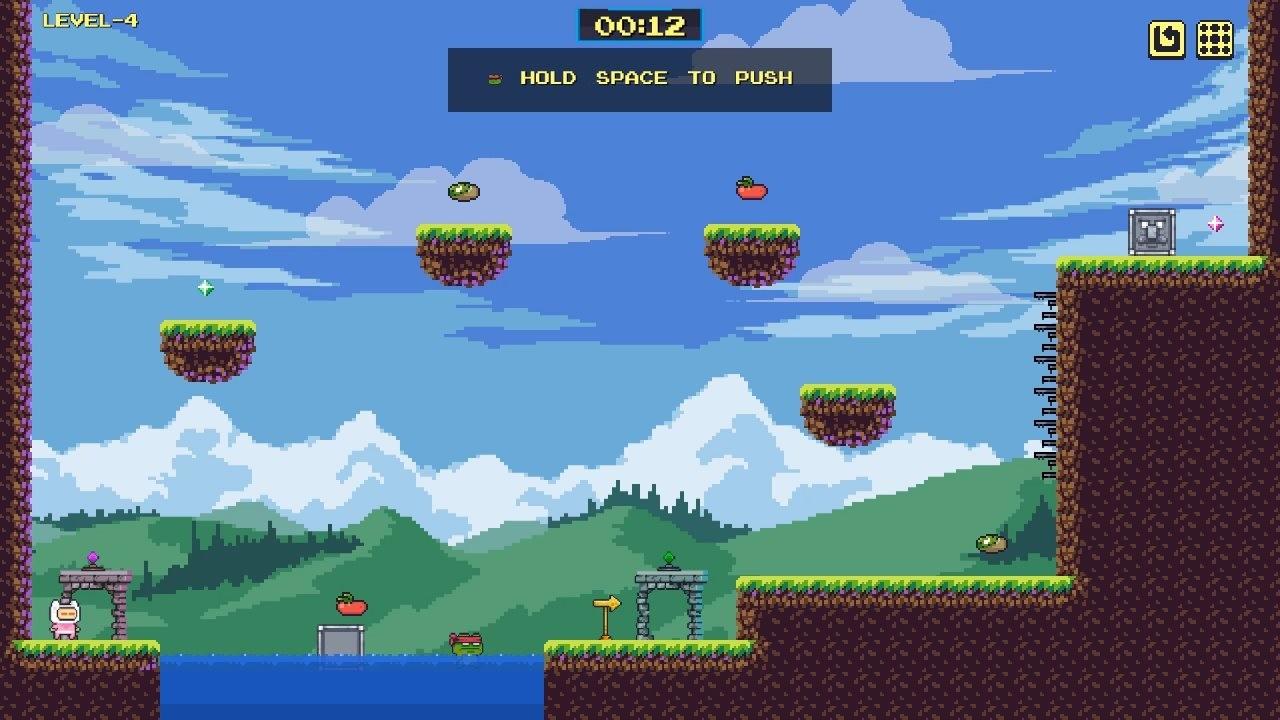Click the green sparkle above the left platform
The width and height of the screenshot is (1280, 720).
(207, 289)
